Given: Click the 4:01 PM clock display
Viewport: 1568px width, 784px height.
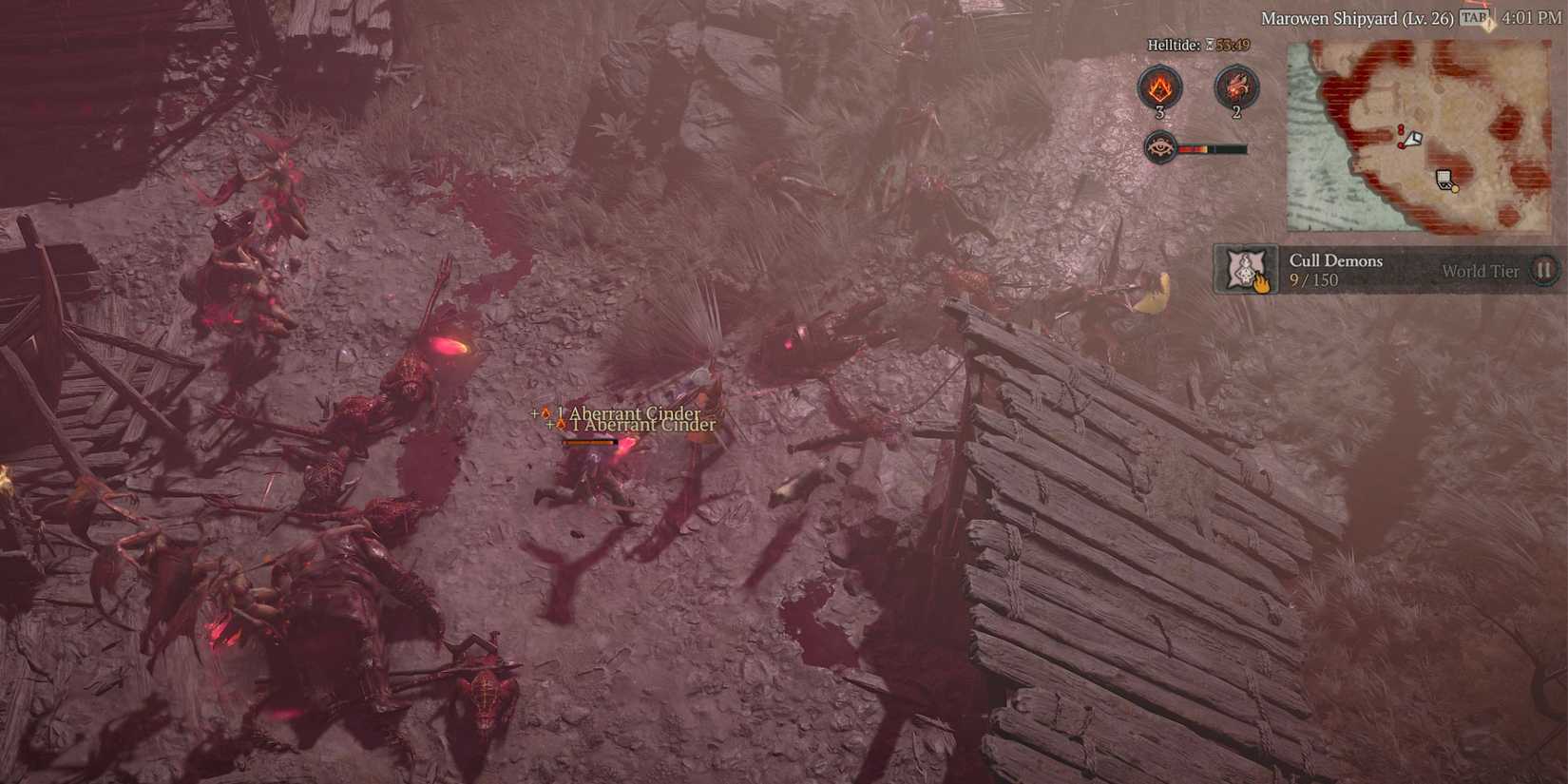Looking at the screenshot, I should [1530, 18].
